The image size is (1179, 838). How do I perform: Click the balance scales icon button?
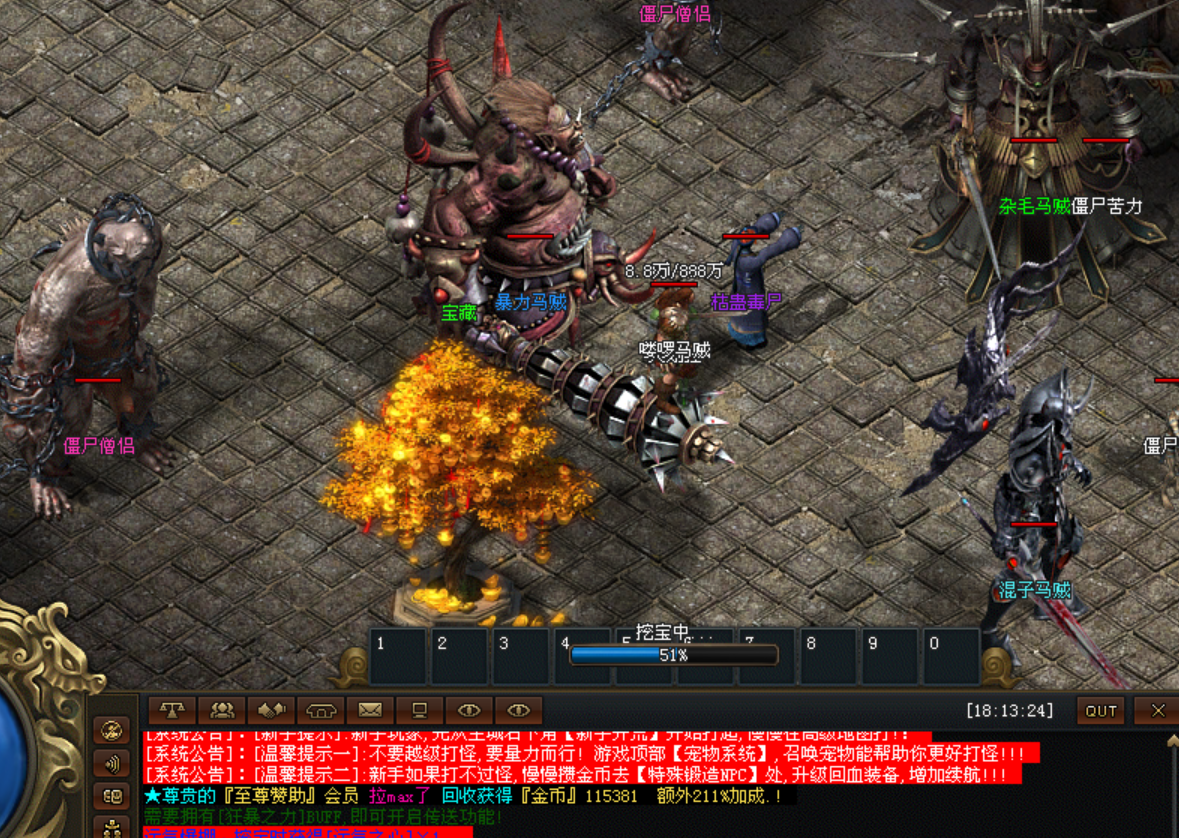coord(173,710)
